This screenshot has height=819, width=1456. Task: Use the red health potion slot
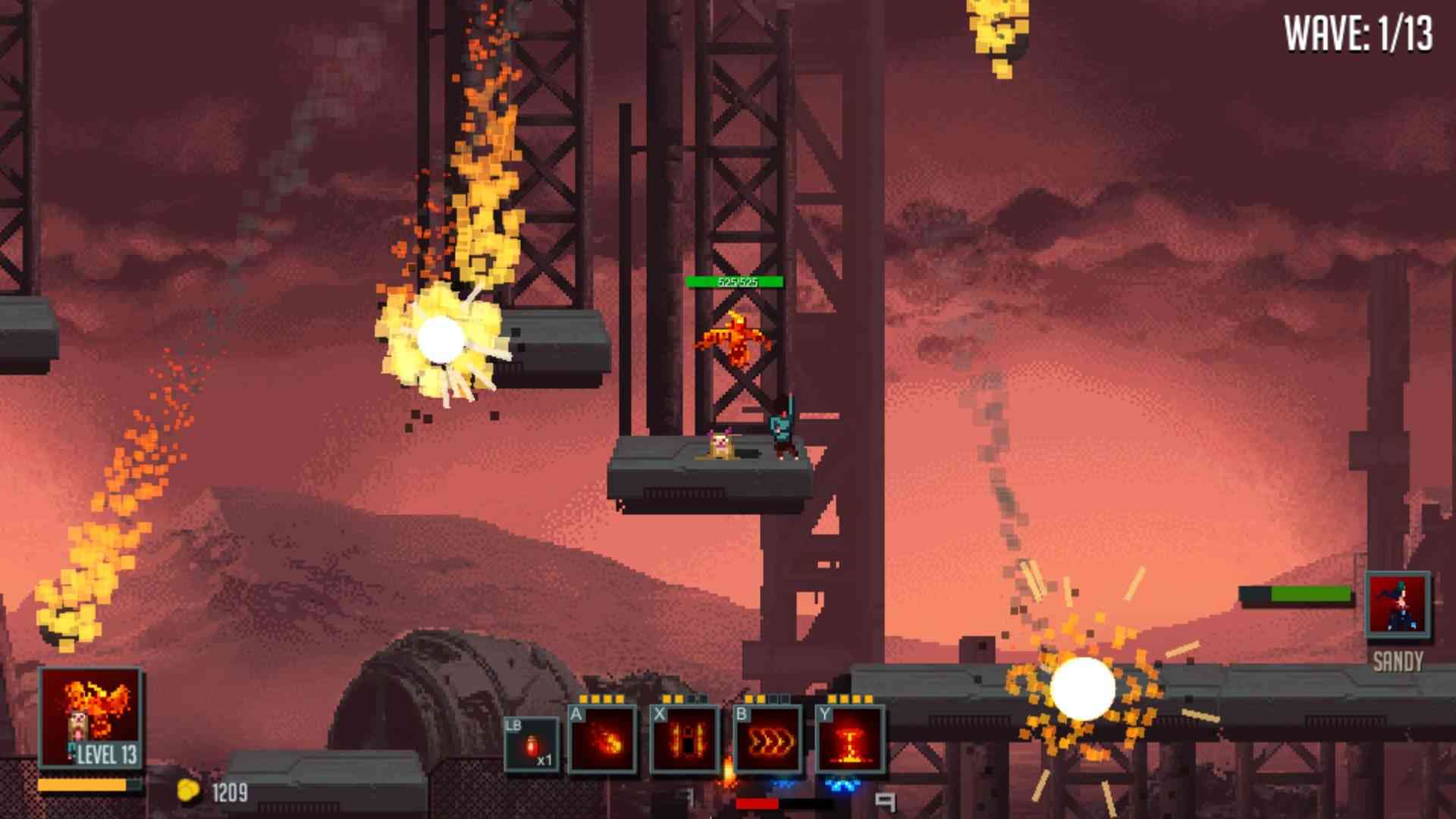tap(532, 745)
